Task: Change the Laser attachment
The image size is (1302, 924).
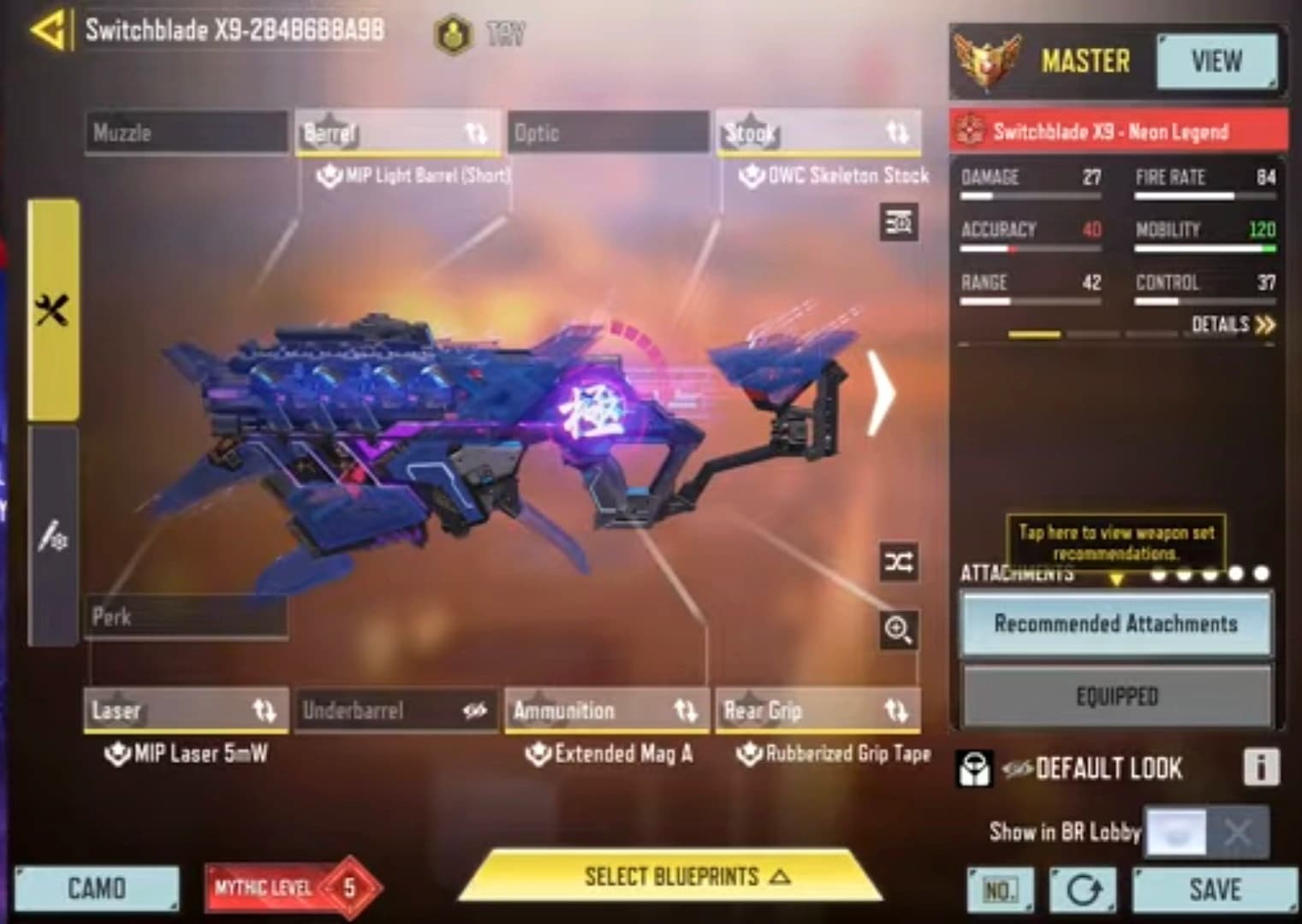Action: click(x=186, y=710)
